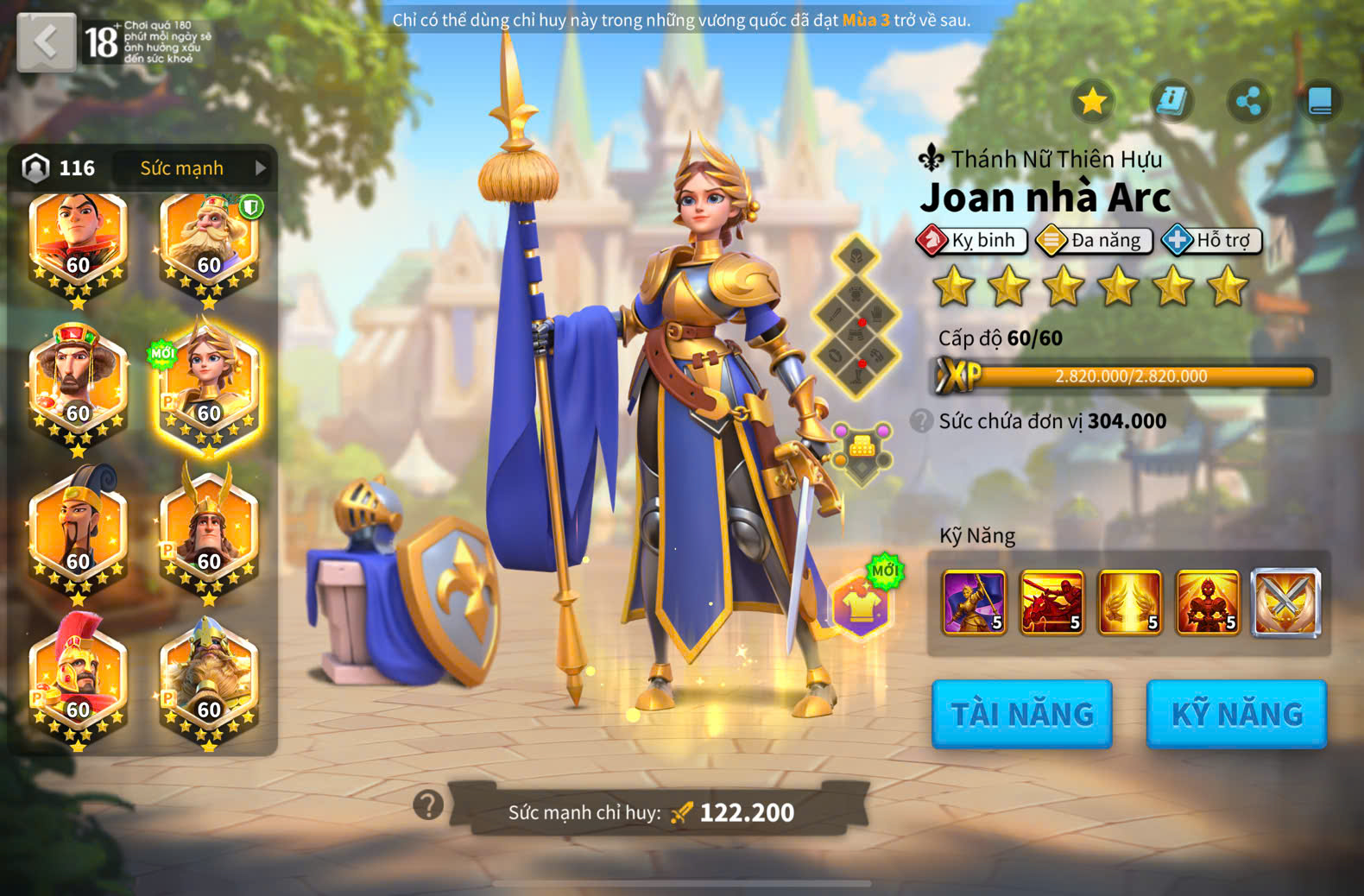
Task: Open the costume shirt icon marked MỚI
Action: [862, 605]
